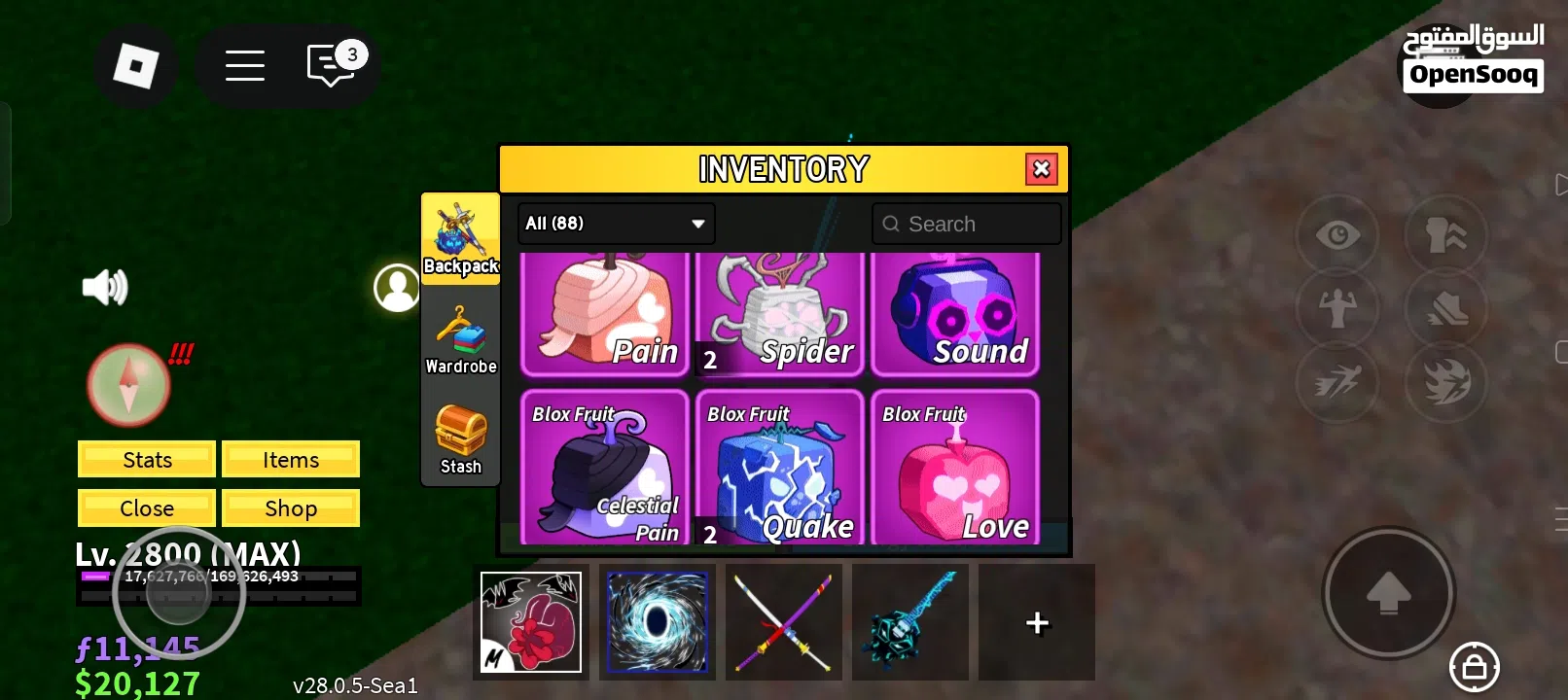The width and height of the screenshot is (1568, 700).
Task: Open the Stats panel
Action: (146, 459)
